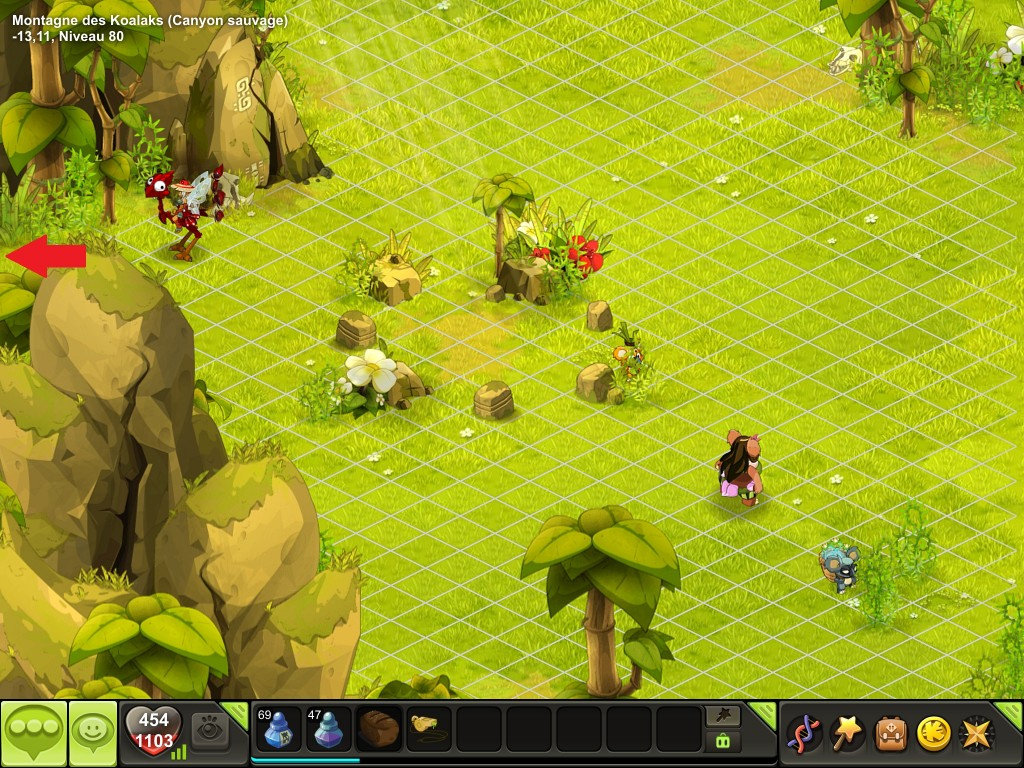This screenshot has height=768, width=1024.
Task: Expand the green corner tab beside health heart
Action: [x=236, y=713]
